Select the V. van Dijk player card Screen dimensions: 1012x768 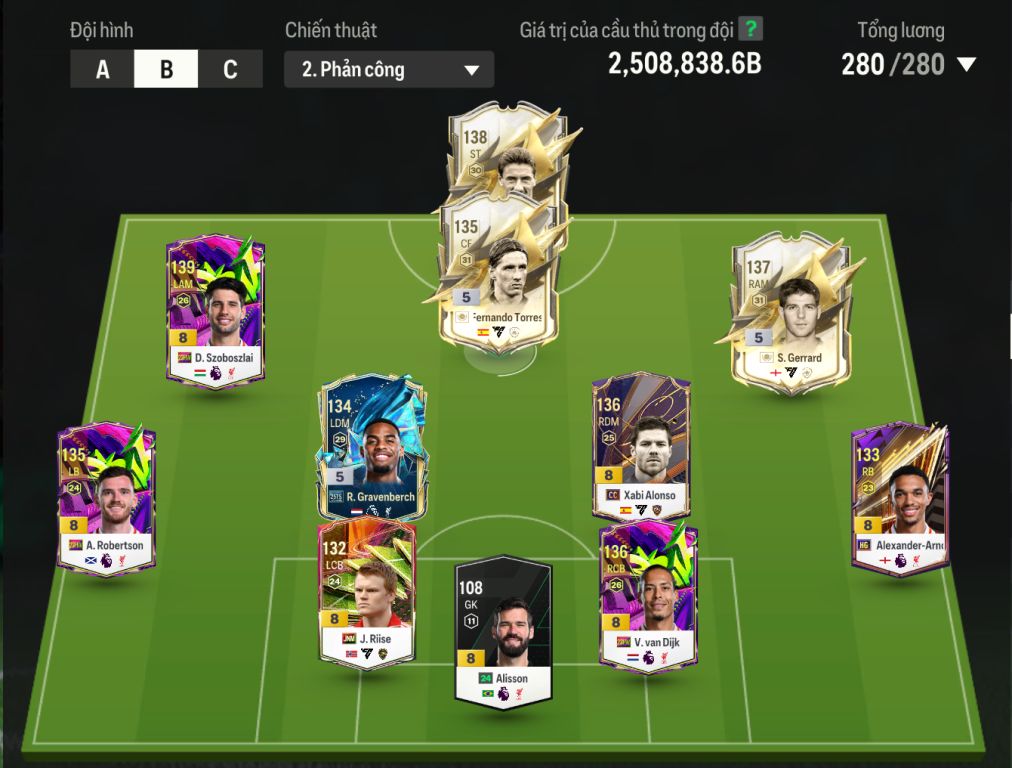648,598
